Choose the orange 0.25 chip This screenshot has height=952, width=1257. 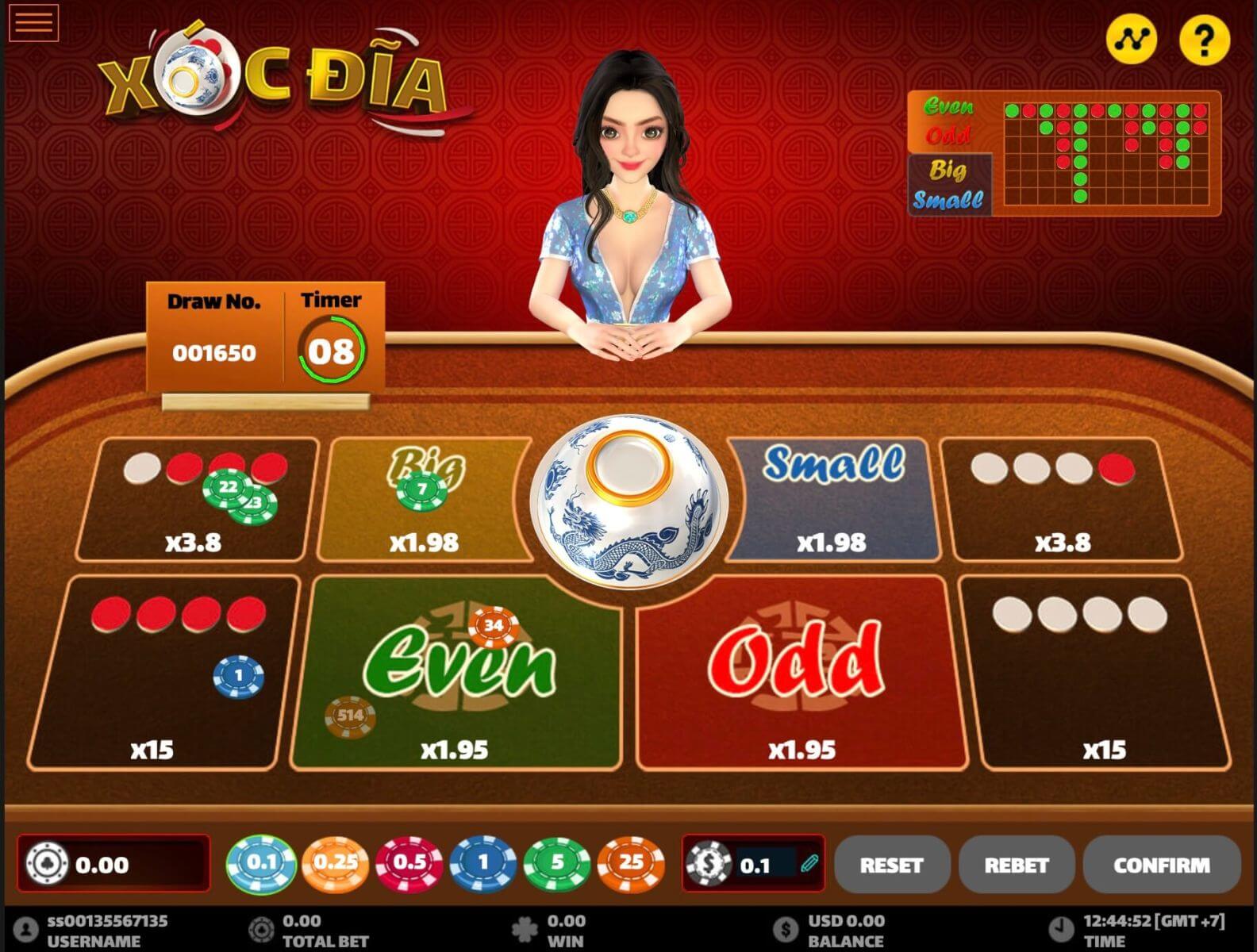click(x=335, y=863)
